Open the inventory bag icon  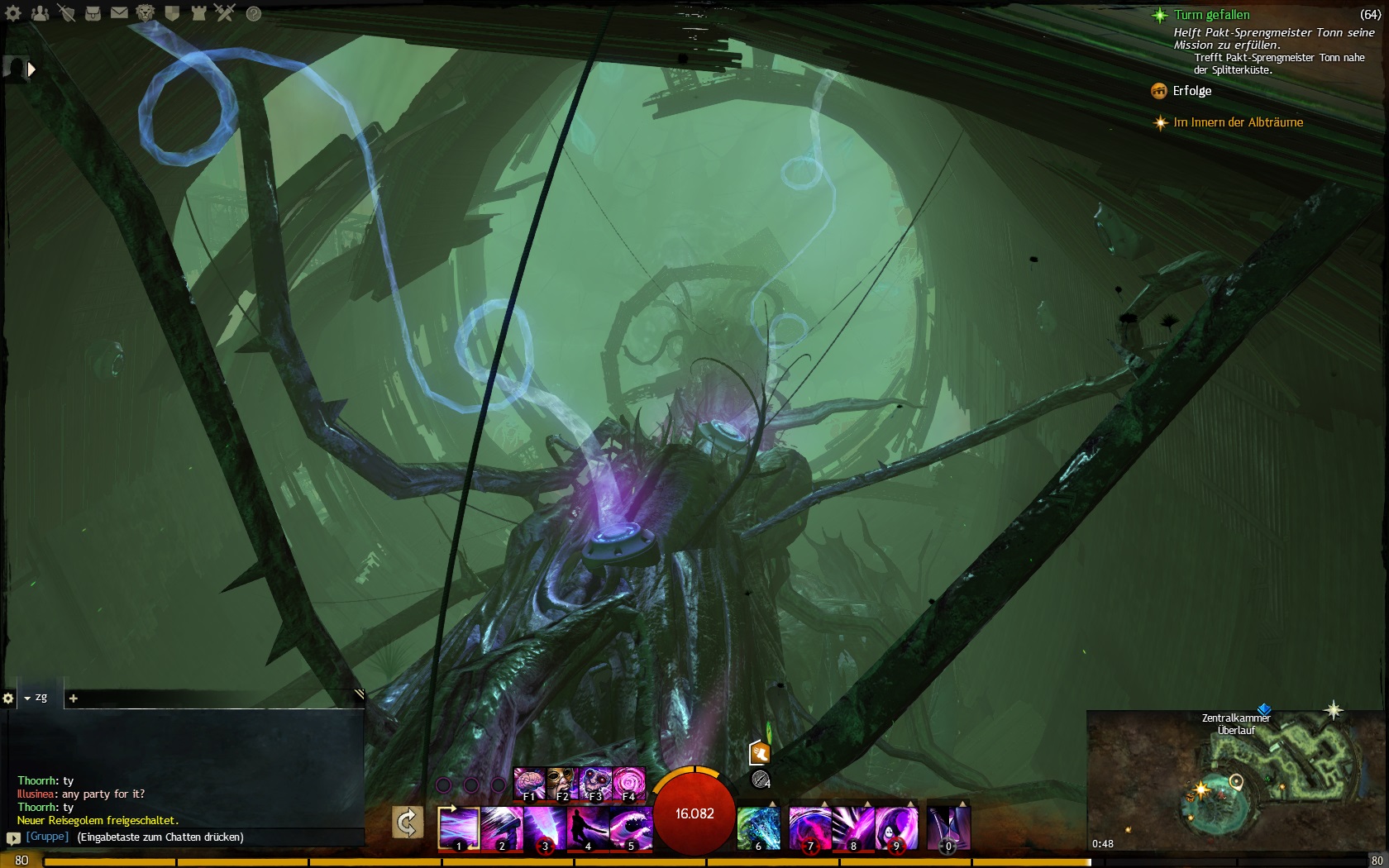(x=93, y=13)
